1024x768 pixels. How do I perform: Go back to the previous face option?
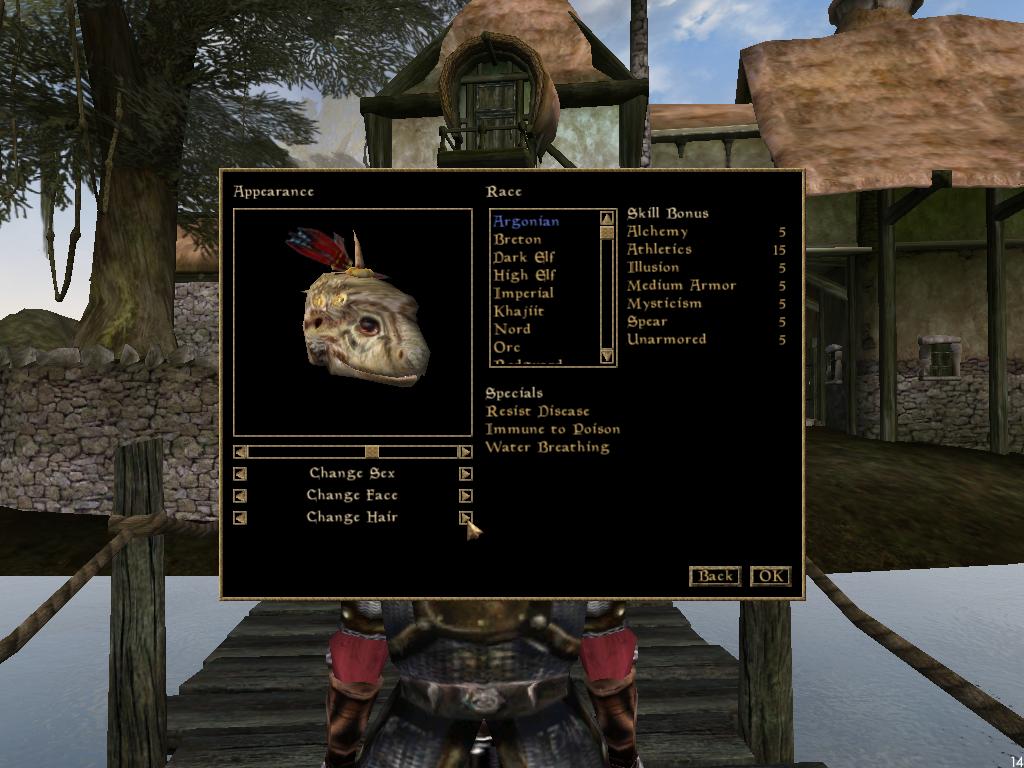point(240,496)
